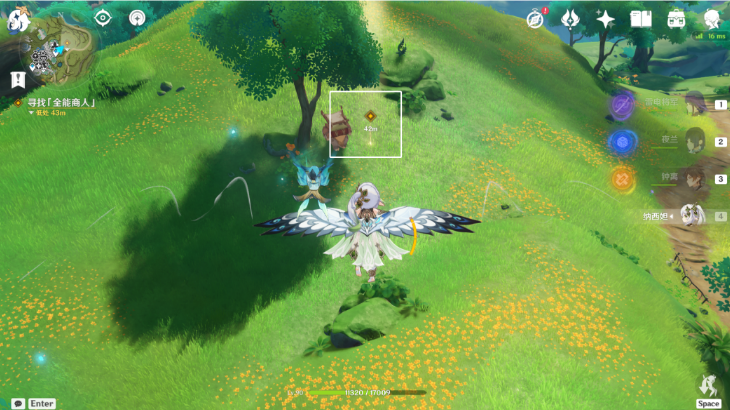Open the quest exclamation bookmark icon
The image size is (730, 410).
[18, 78]
